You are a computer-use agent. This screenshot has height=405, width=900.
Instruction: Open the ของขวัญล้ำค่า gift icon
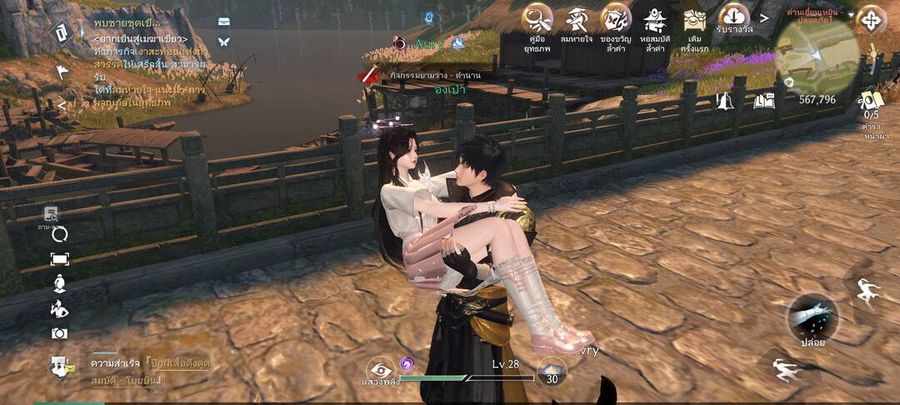616,18
